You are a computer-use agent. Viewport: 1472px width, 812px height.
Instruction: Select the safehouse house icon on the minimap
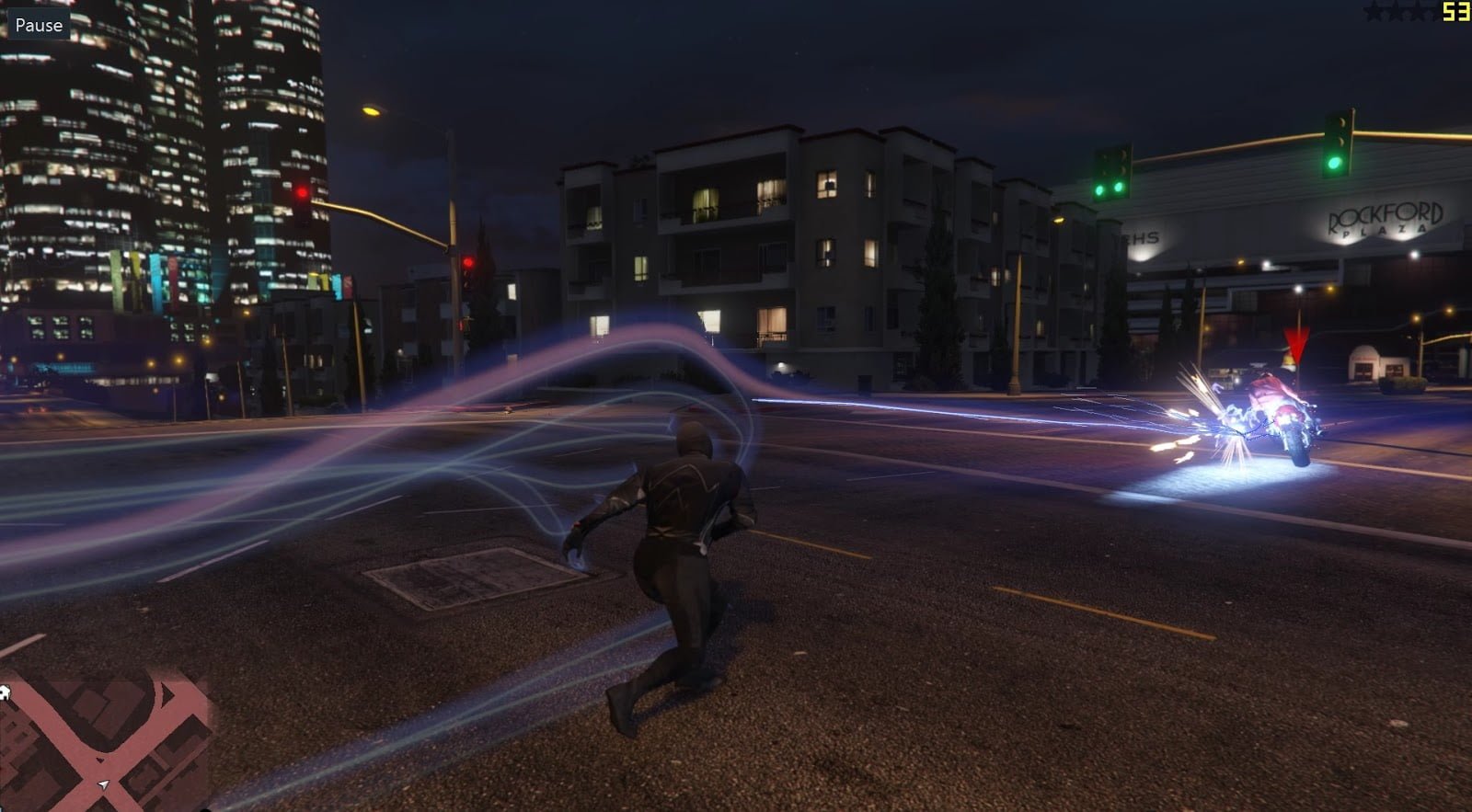(x=6, y=692)
